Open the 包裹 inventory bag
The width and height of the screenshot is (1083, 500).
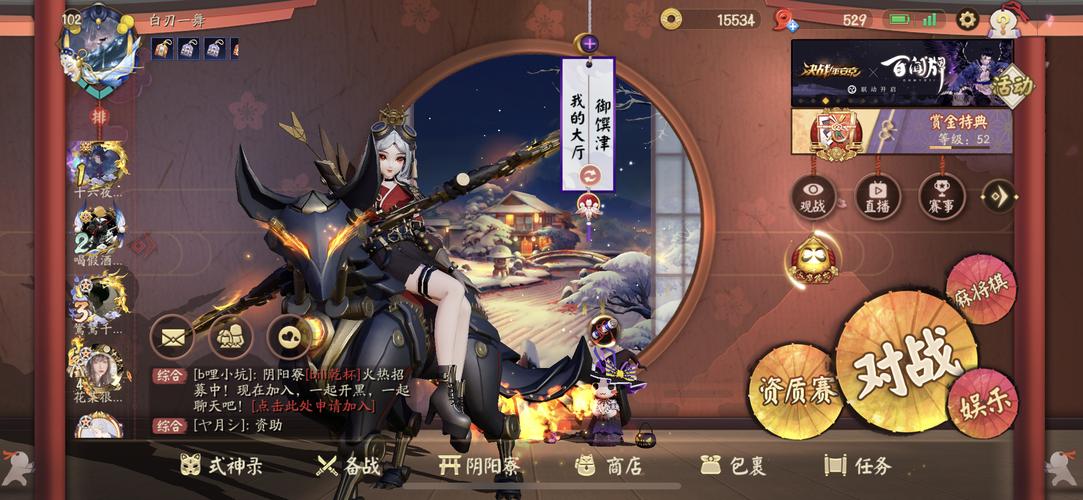coord(733,465)
